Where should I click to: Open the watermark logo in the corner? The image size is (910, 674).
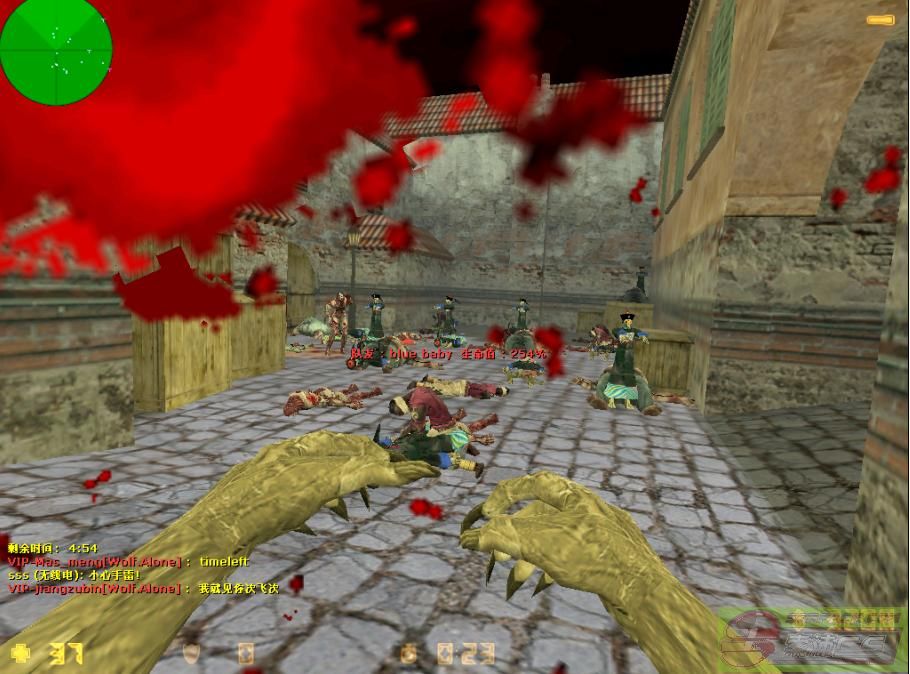point(812,638)
